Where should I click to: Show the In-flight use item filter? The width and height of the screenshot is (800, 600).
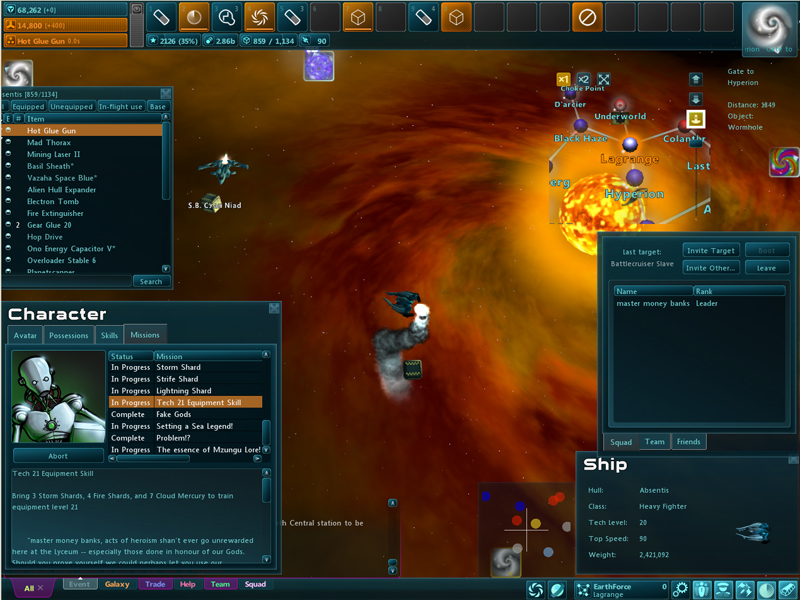pos(120,106)
